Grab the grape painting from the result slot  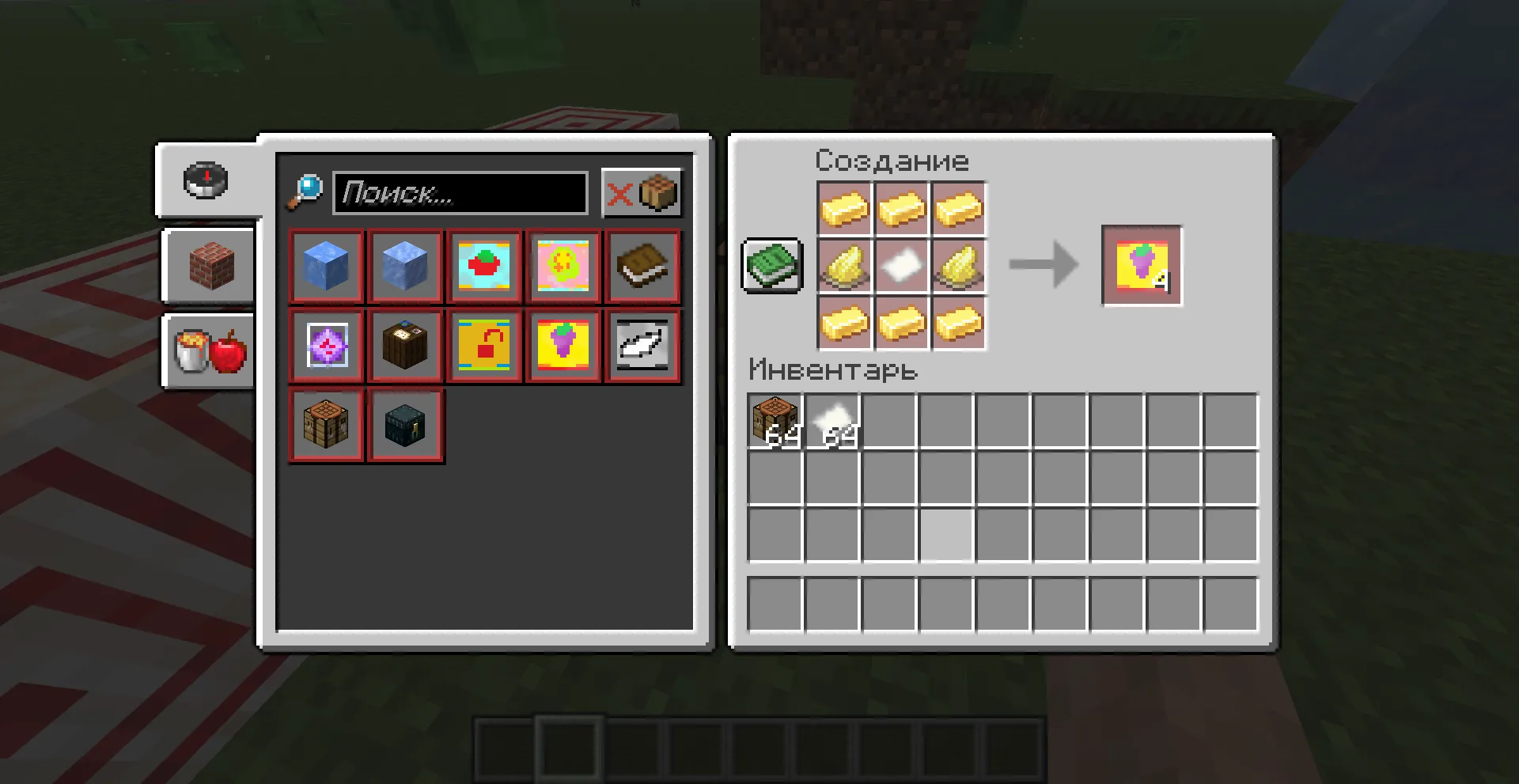tap(1141, 266)
